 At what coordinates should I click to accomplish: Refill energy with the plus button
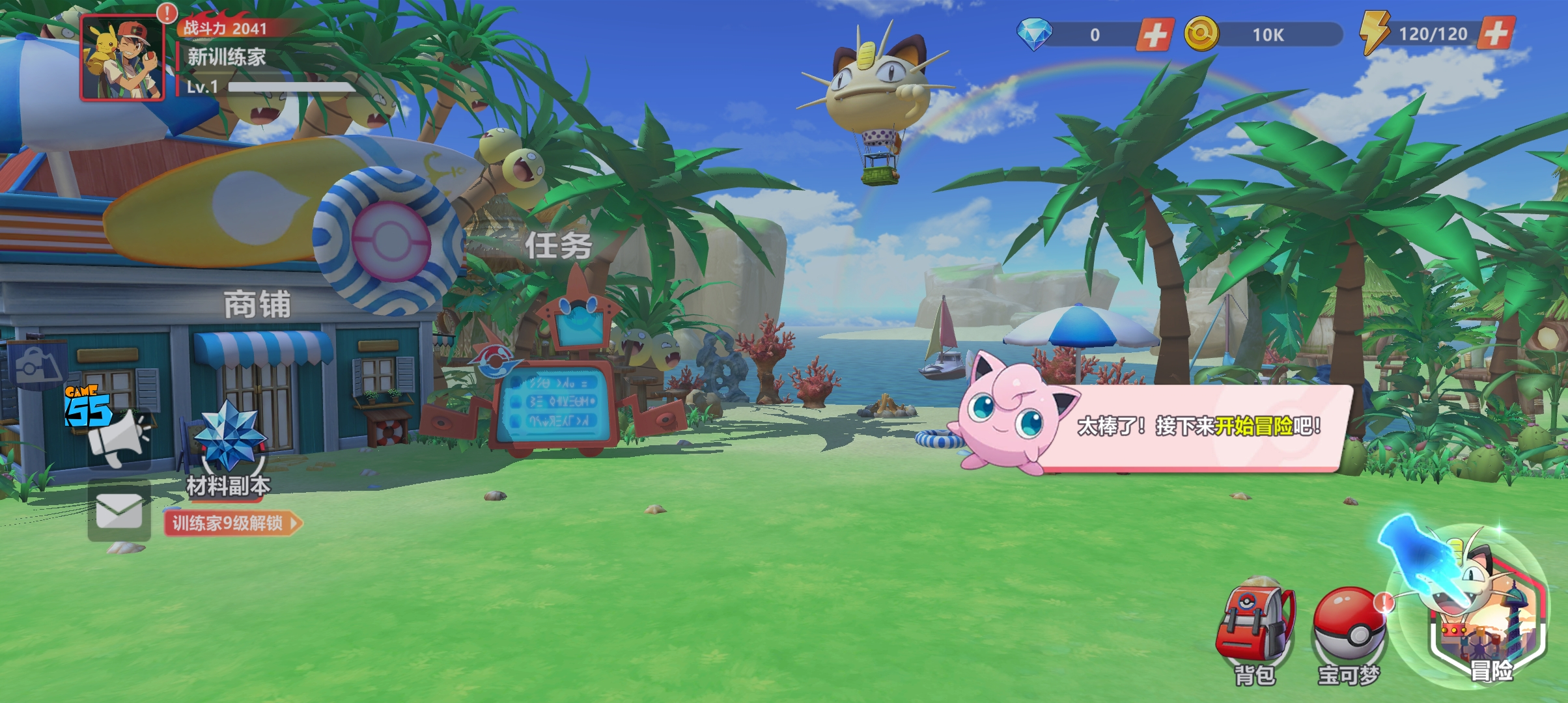pos(1496,33)
